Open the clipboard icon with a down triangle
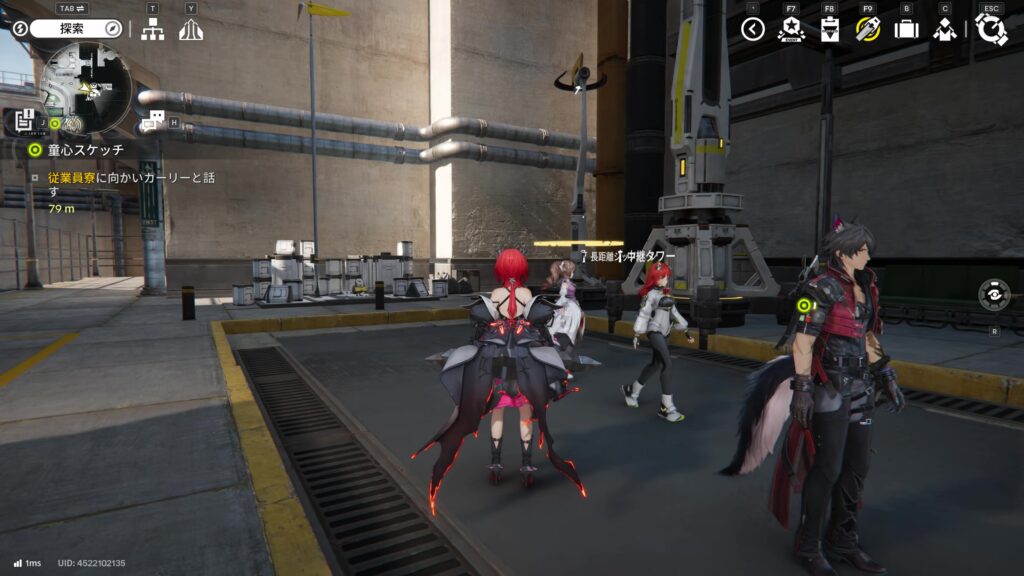 (829, 29)
